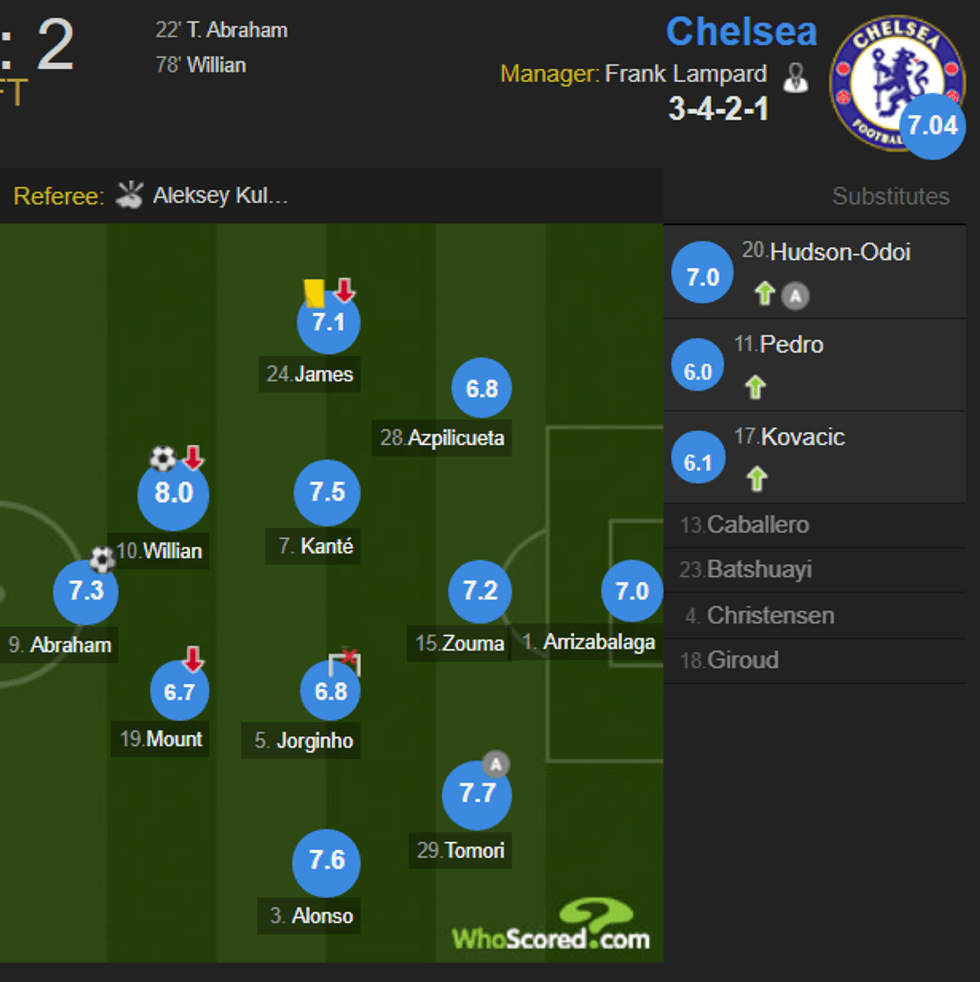
Task: Open Christensen's substitute entry
Action: click(769, 616)
